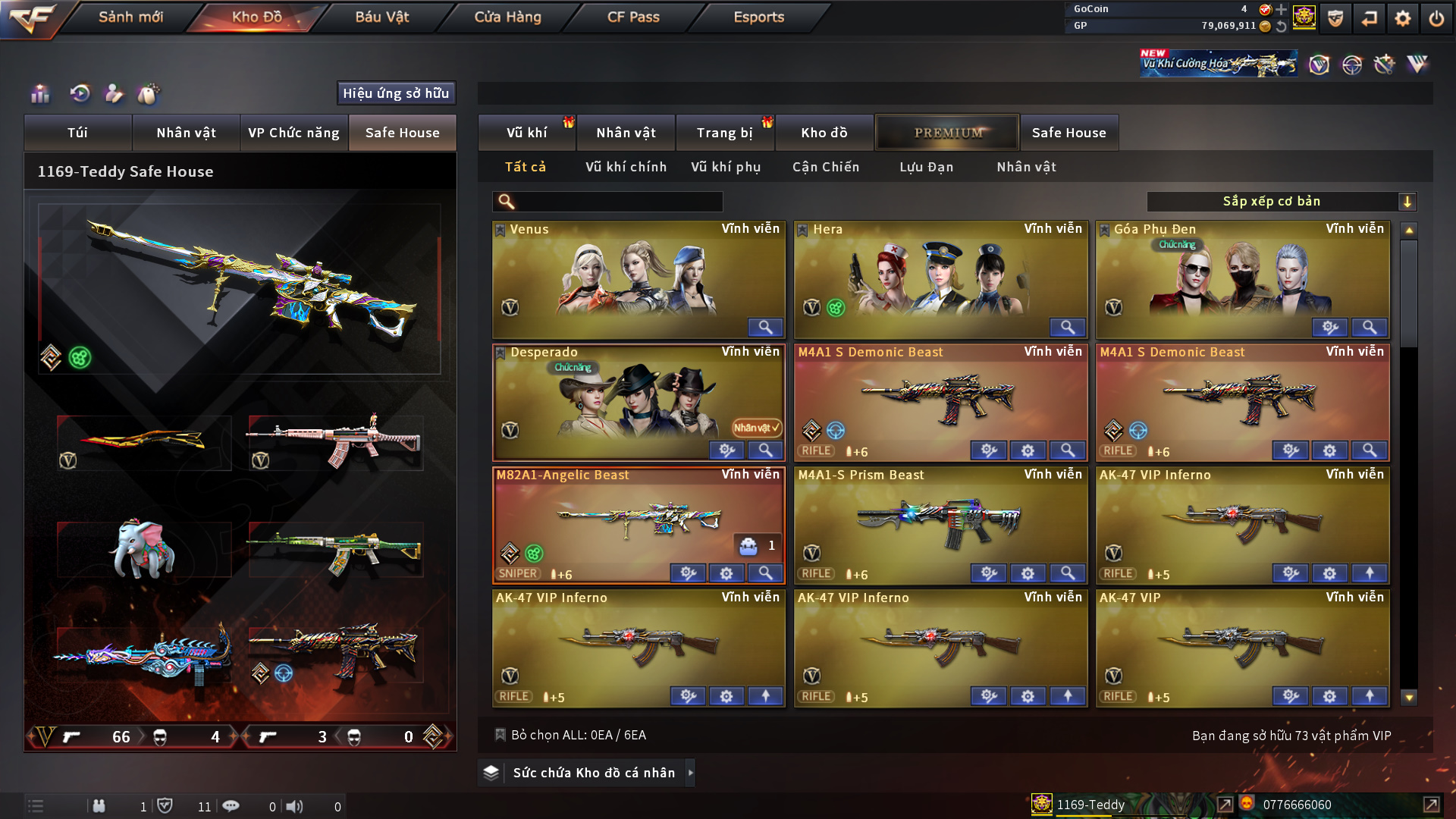Open the CF Pass menu
Viewport: 1456px width, 819px height.
[x=633, y=17]
